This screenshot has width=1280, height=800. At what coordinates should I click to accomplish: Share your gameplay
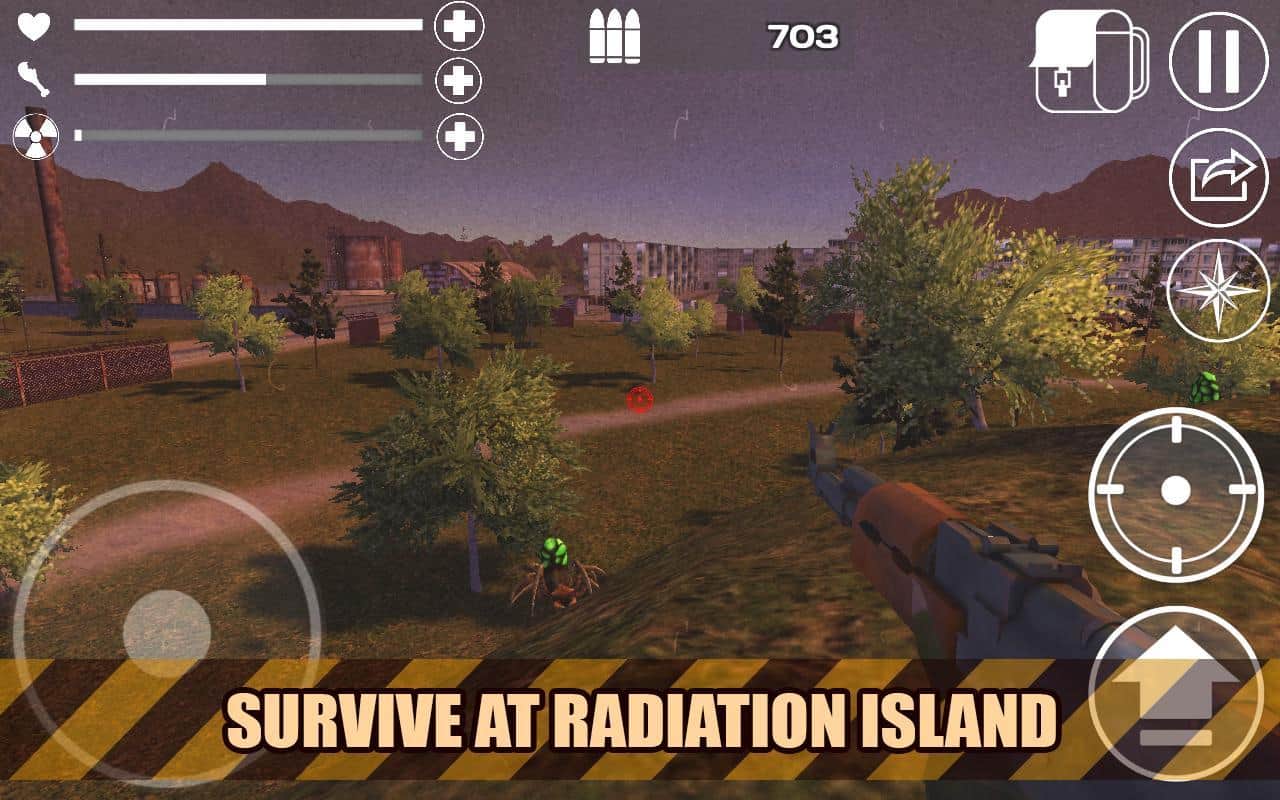(1216, 175)
